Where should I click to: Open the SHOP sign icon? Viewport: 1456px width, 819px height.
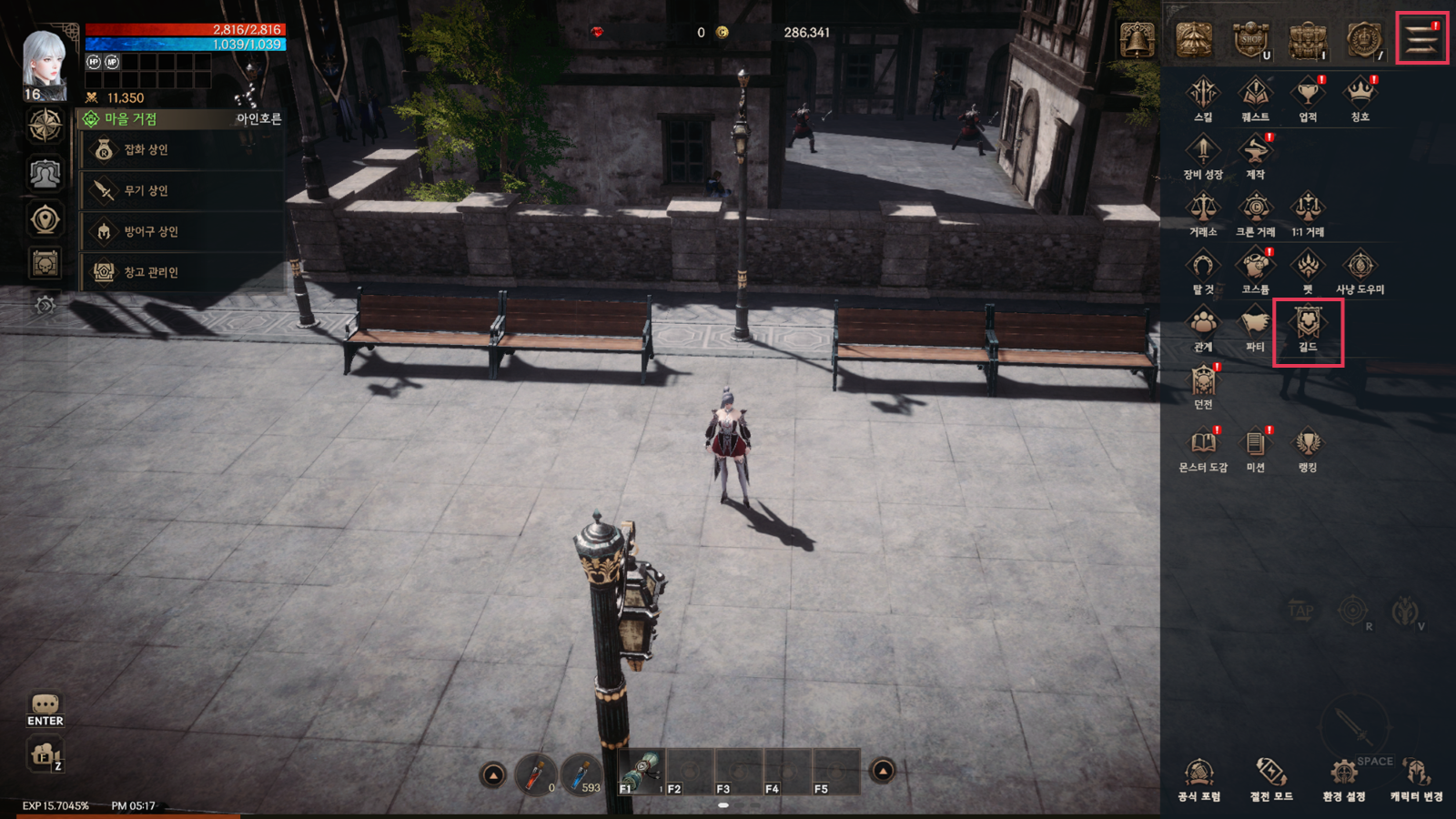[x=1251, y=40]
